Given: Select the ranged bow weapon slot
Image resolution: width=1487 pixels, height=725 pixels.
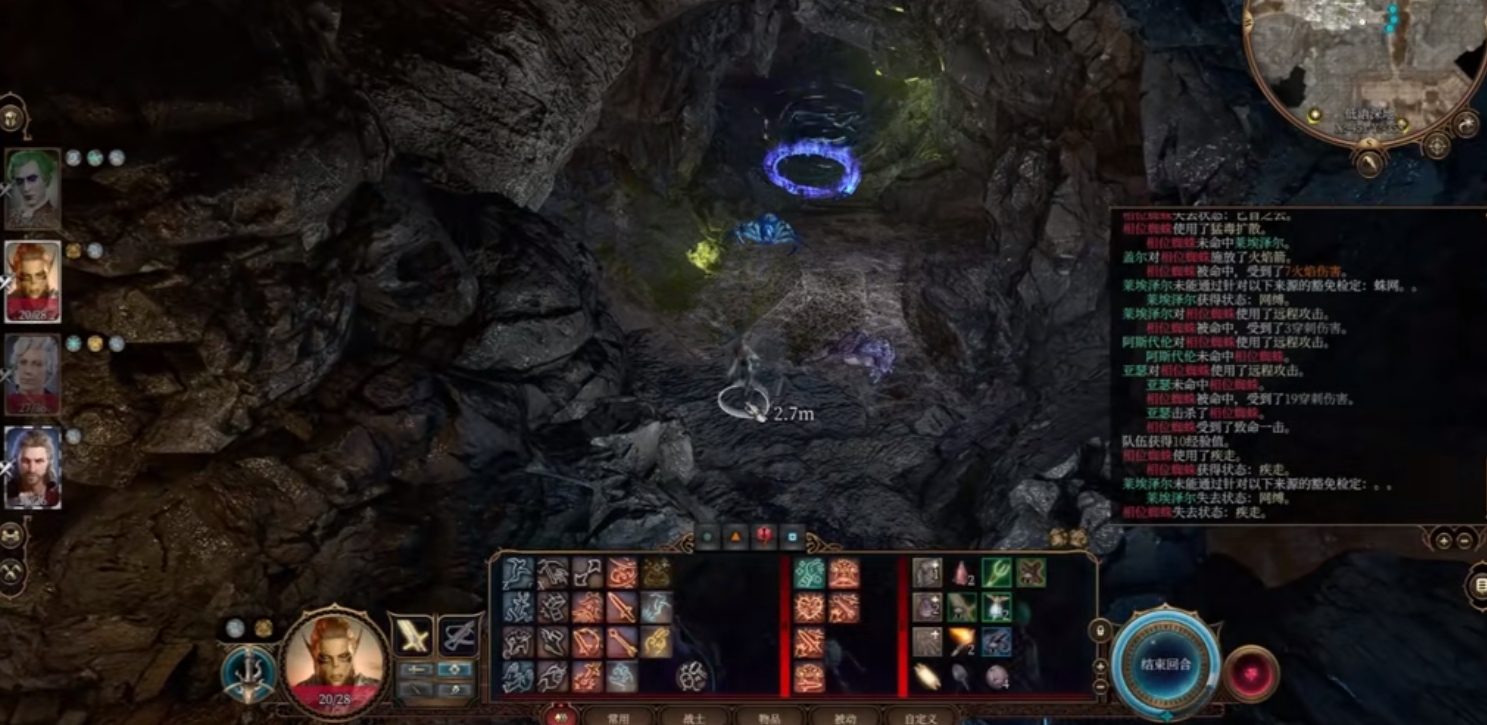Looking at the screenshot, I should coord(458,635).
